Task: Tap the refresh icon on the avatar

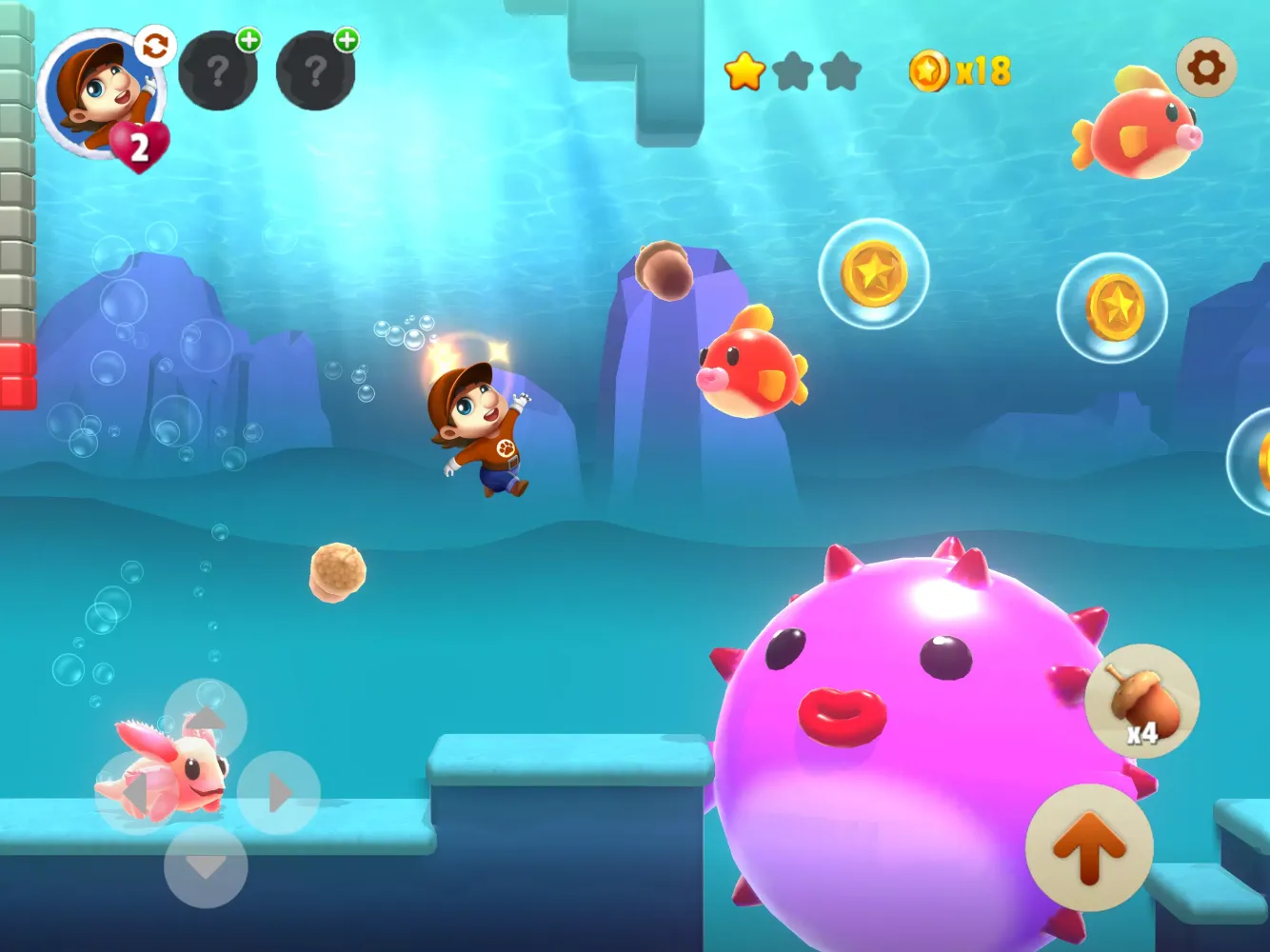Action: point(155,45)
